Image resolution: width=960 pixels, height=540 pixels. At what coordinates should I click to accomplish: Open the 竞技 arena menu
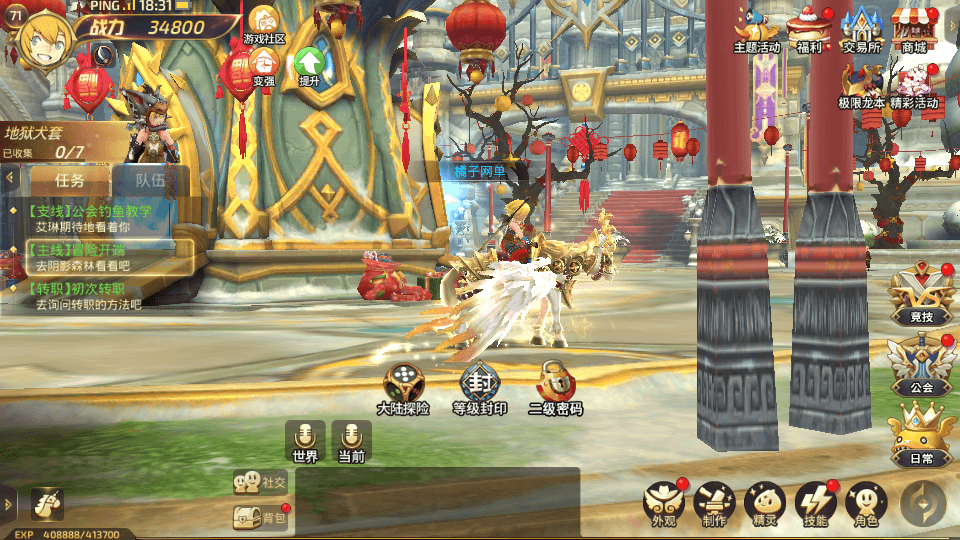(x=921, y=297)
